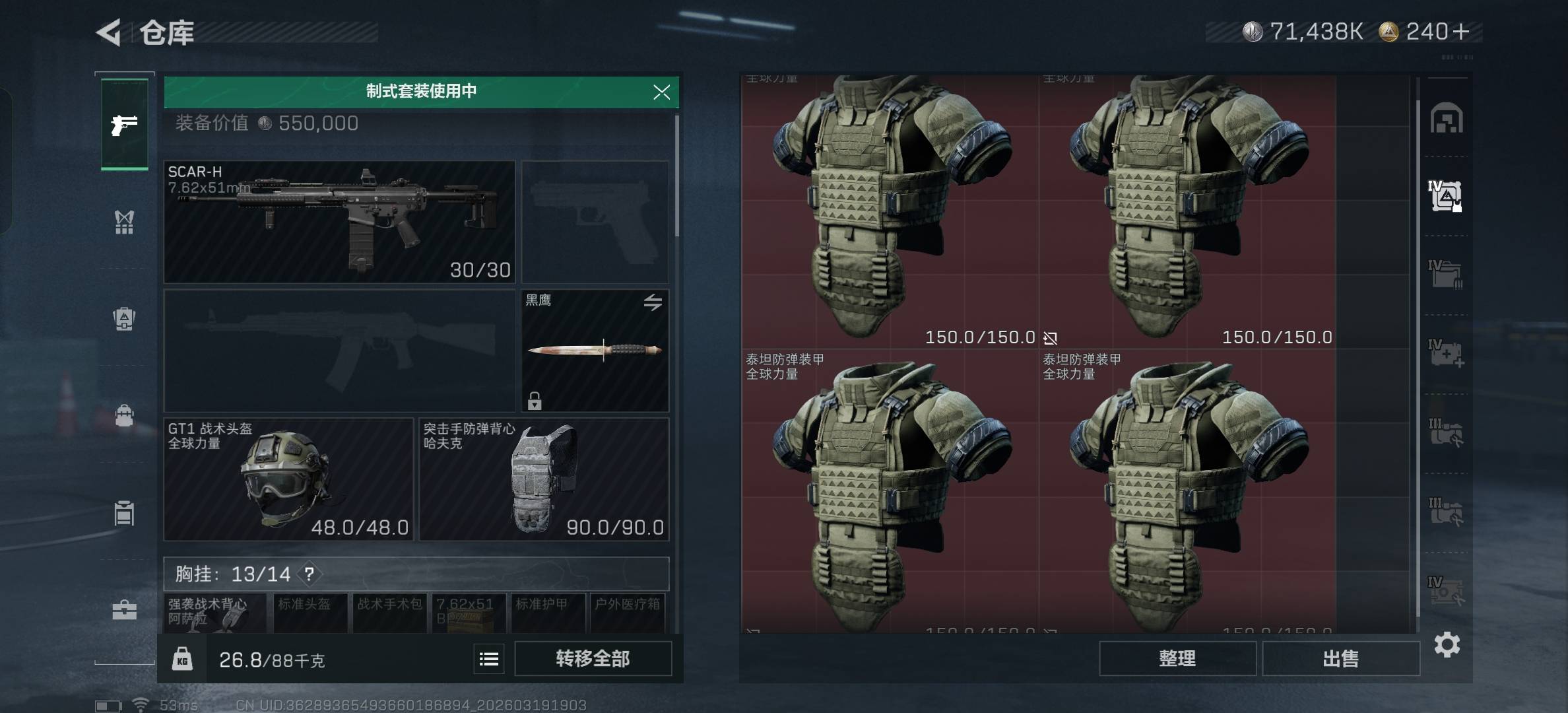Open the stash home icon on right sidebar
This screenshot has width=1568, height=713.
1446,119
